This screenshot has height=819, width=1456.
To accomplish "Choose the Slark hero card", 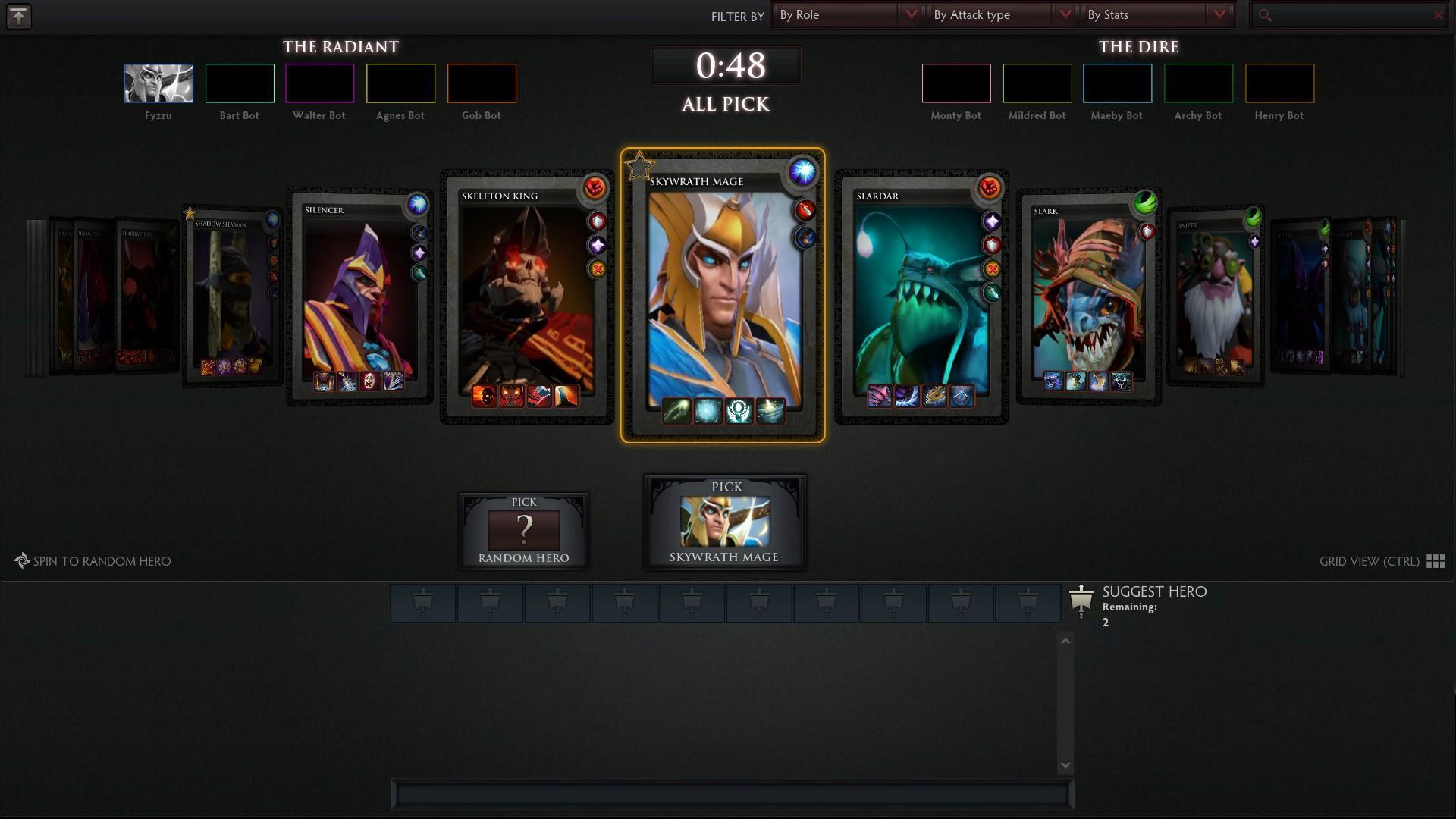I will click(1087, 297).
